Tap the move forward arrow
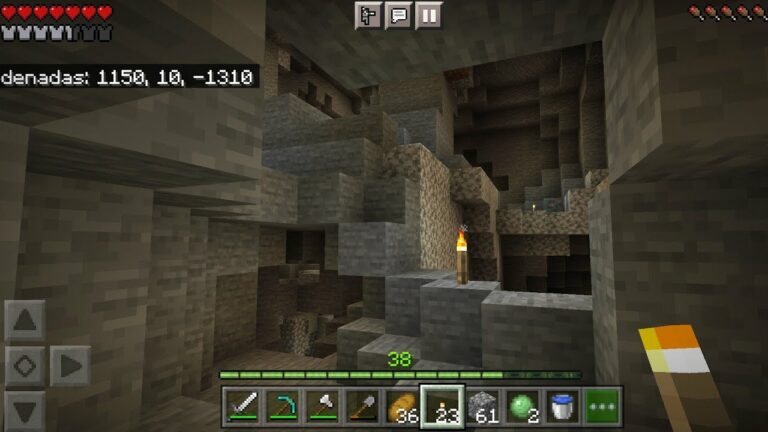 (25, 322)
